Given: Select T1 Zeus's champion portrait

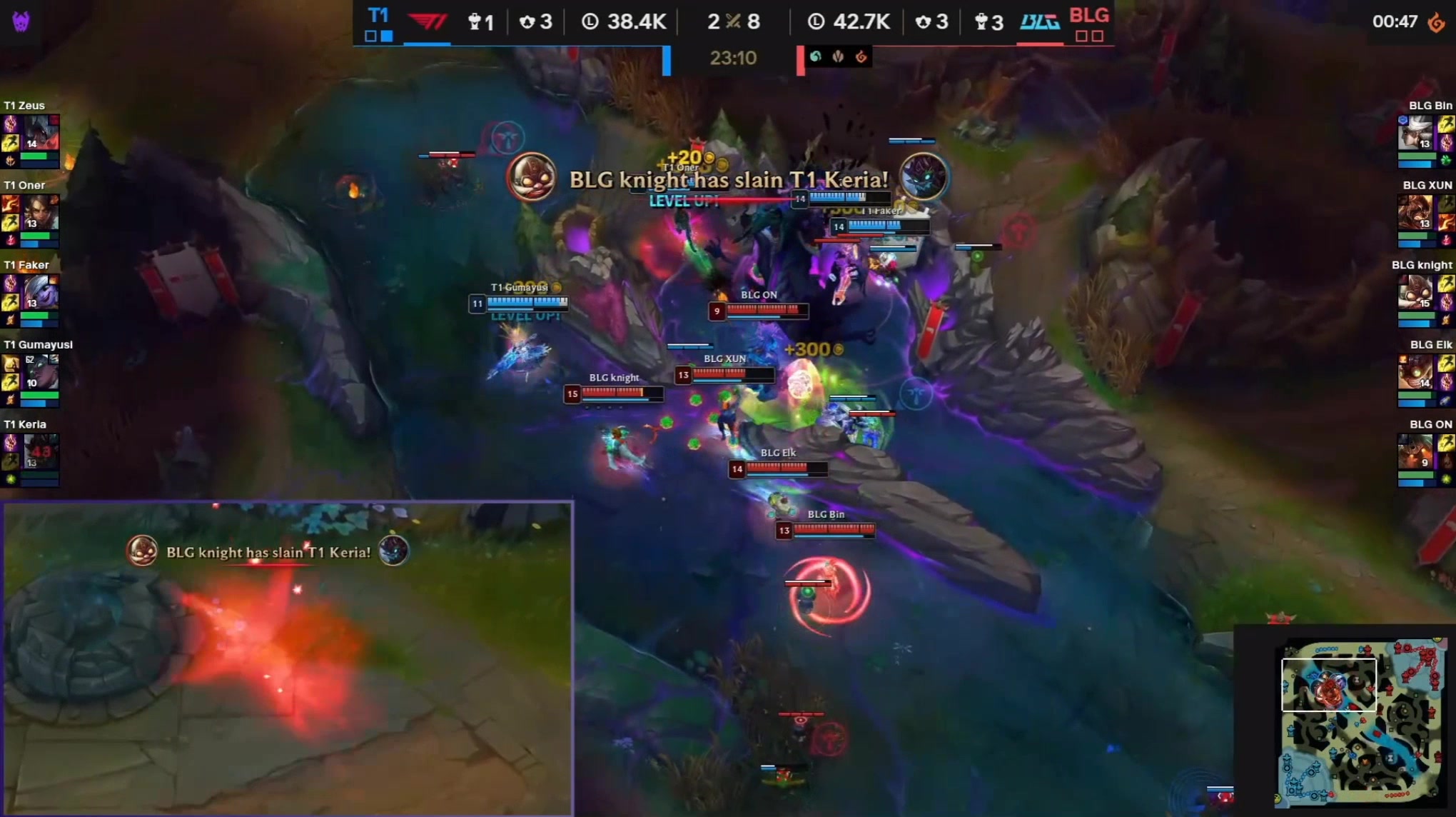Looking at the screenshot, I should (40, 134).
